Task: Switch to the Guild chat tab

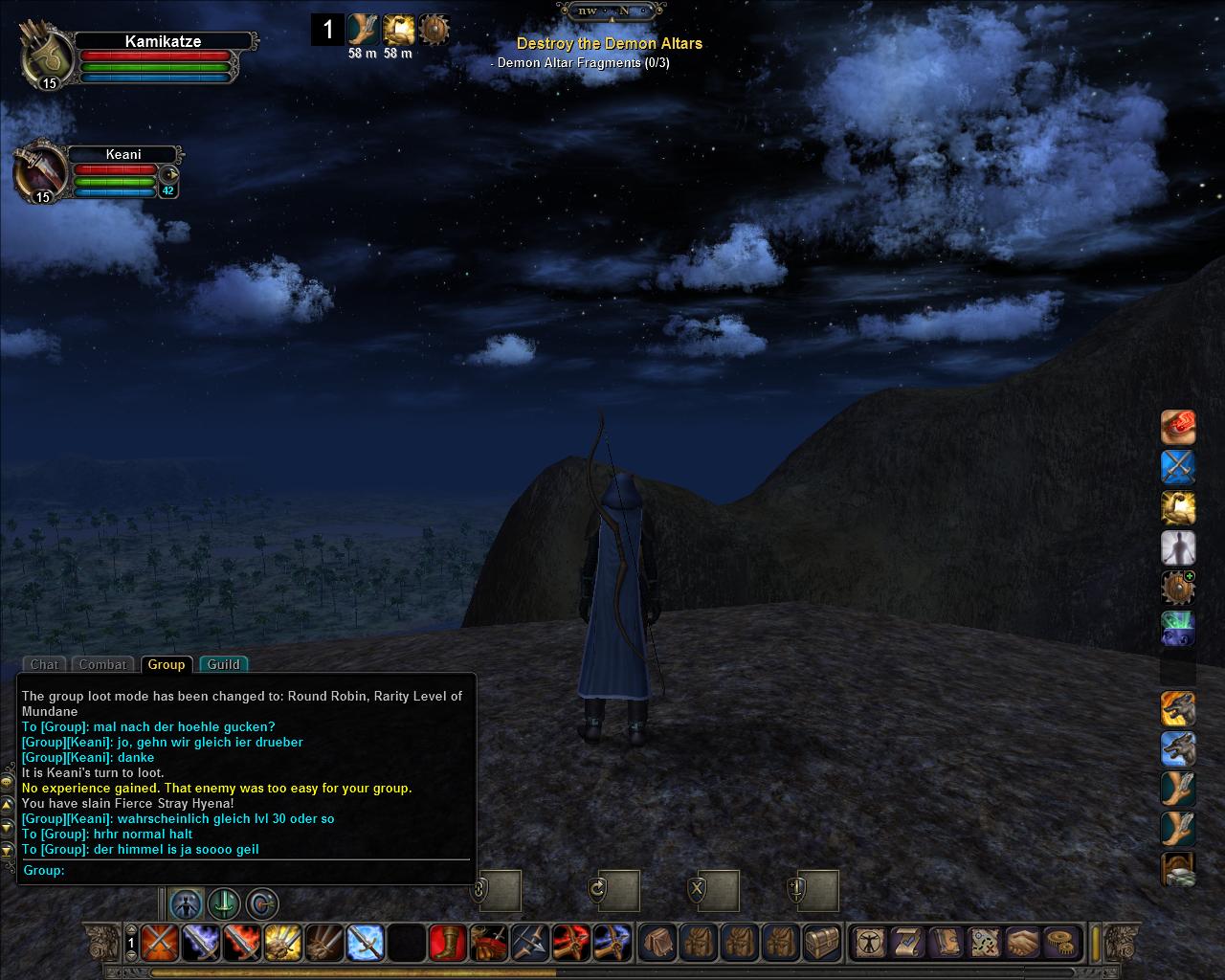Action: (x=223, y=664)
